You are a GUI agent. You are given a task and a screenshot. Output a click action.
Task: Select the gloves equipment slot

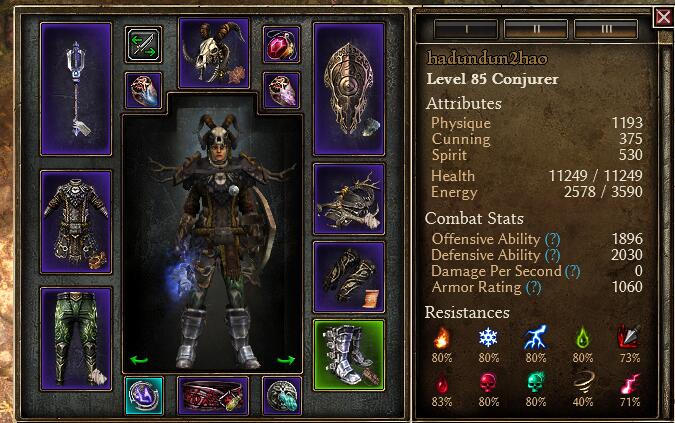click(350, 275)
